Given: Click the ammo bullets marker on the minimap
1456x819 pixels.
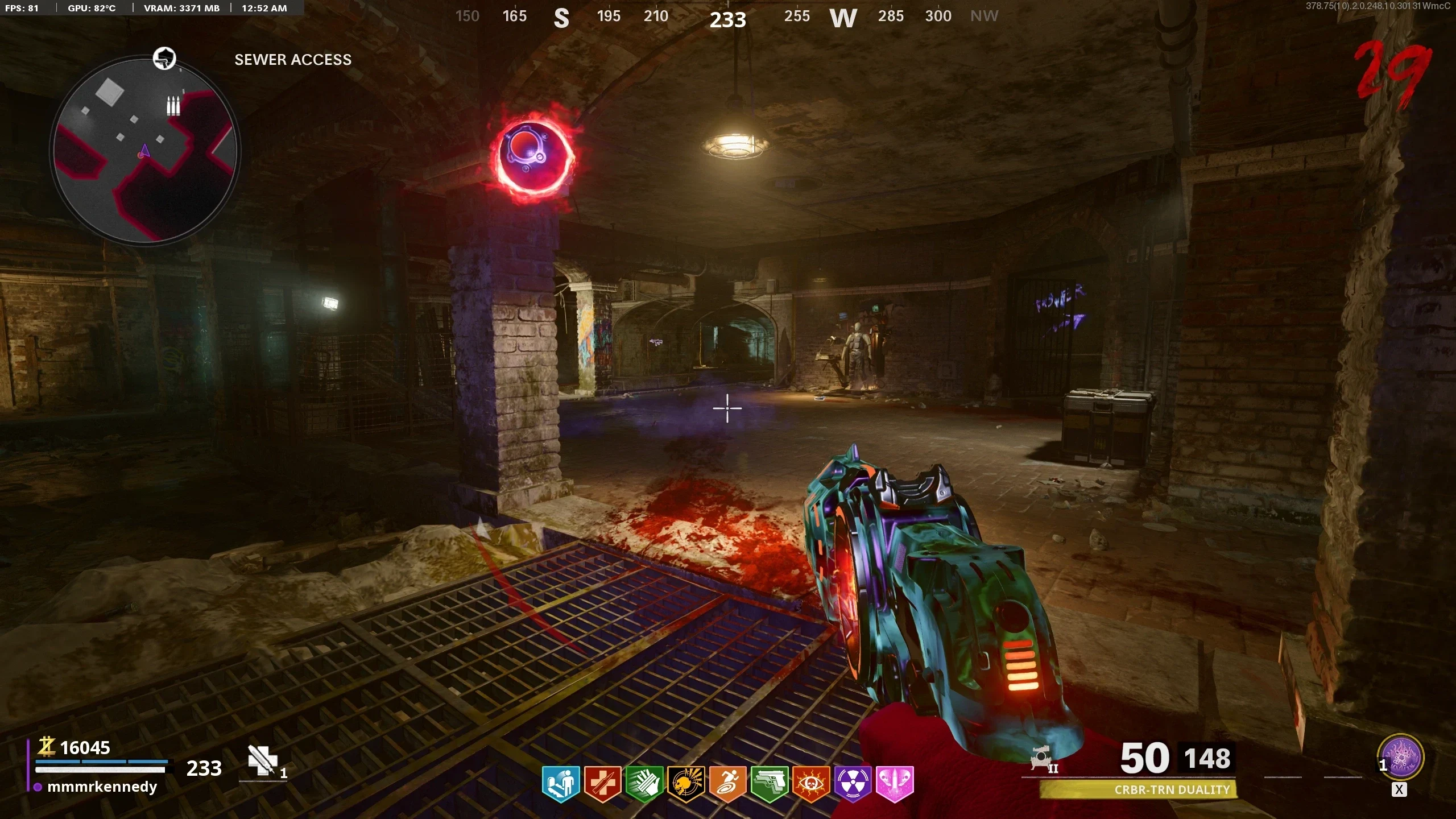Looking at the screenshot, I should [x=173, y=106].
